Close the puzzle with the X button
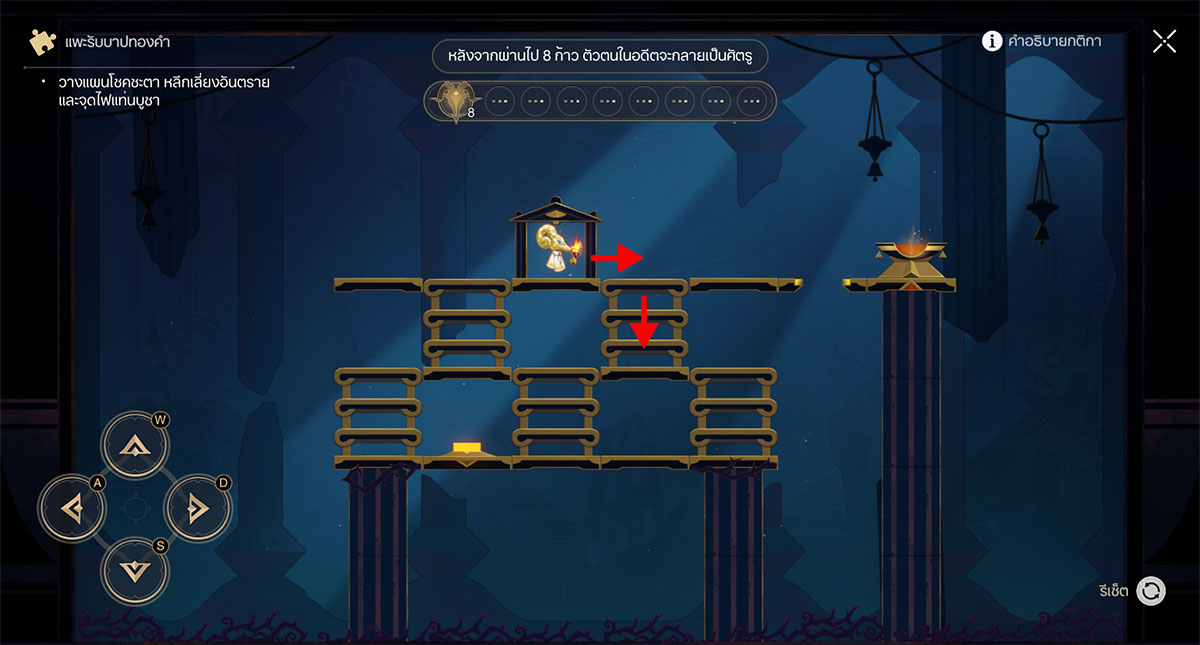Image resolution: width=1200 pixels, height=645 pixels. click(x=1164, y=41)
